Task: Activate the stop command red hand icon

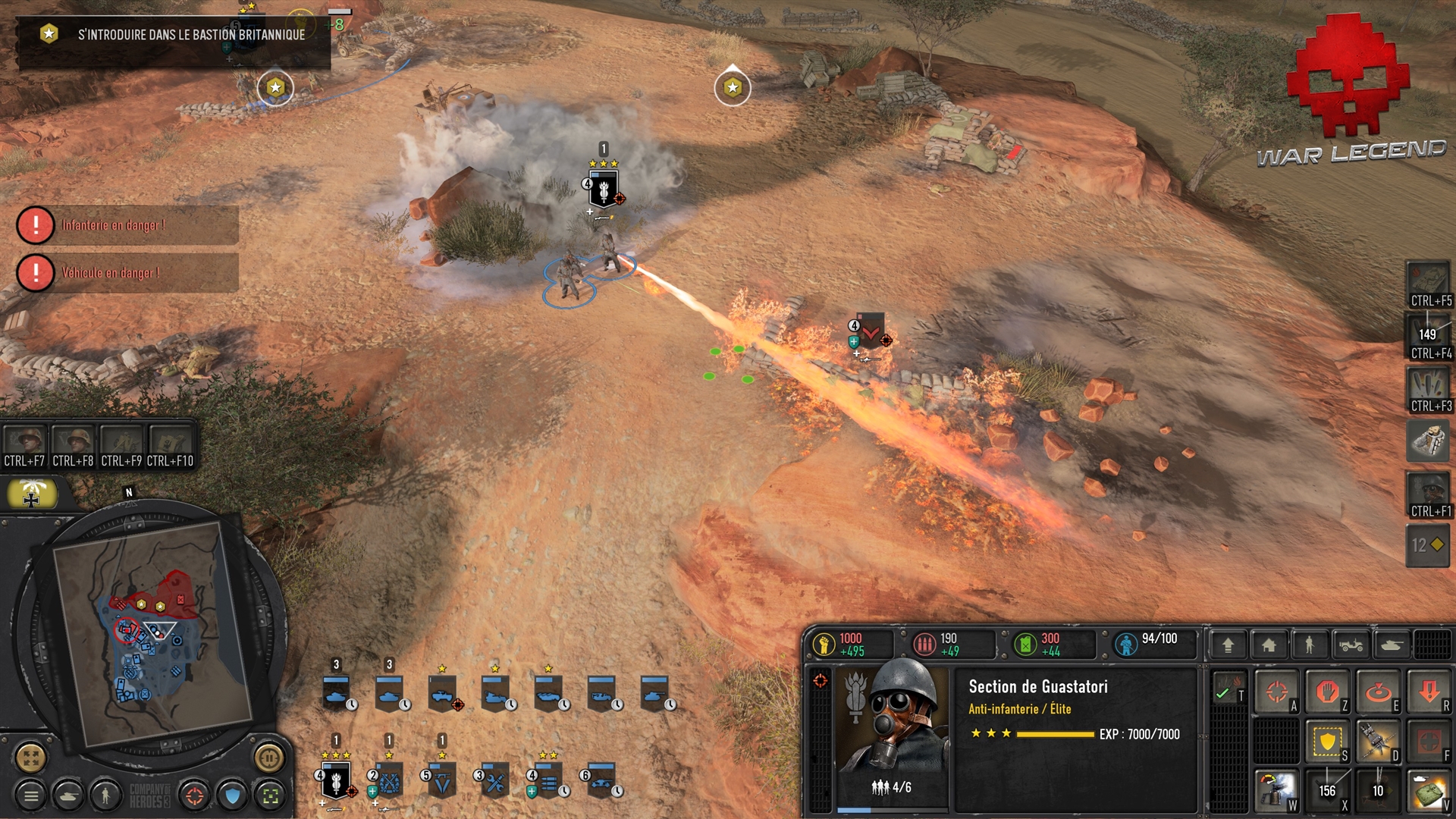Action: click(1327, 692)
